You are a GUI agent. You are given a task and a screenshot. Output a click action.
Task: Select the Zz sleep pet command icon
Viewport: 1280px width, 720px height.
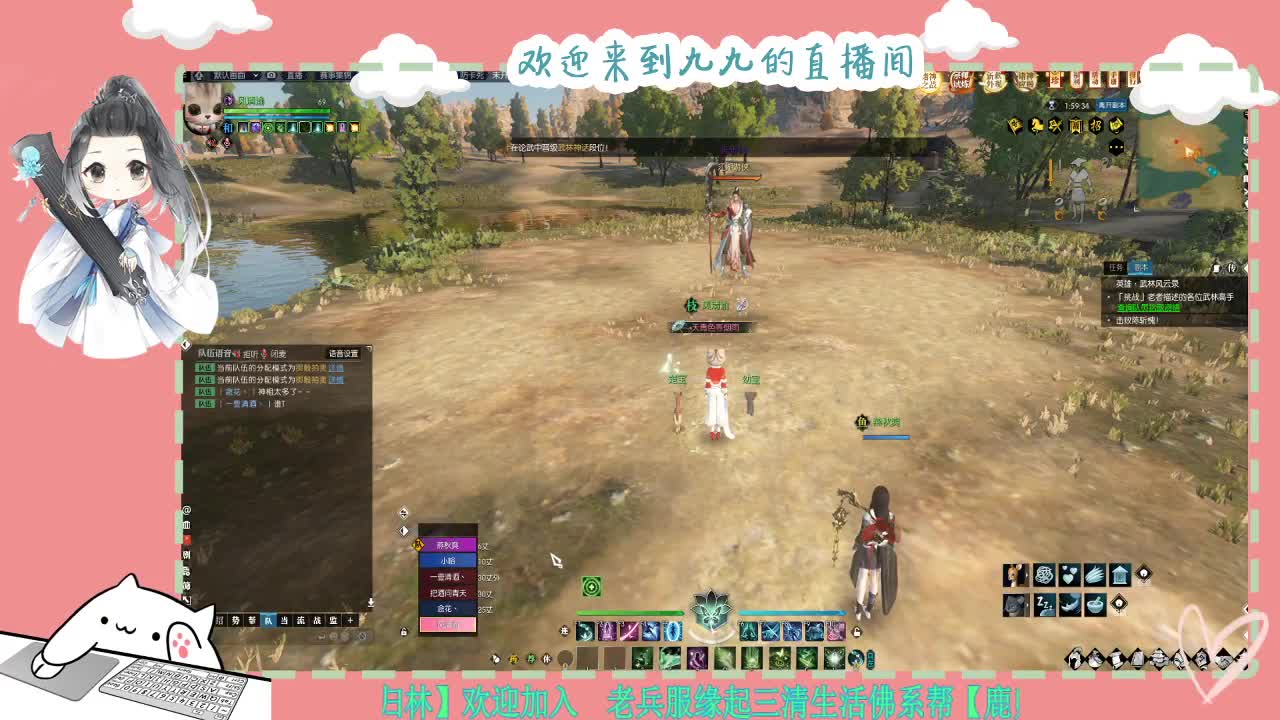(x=1044, y=606)
